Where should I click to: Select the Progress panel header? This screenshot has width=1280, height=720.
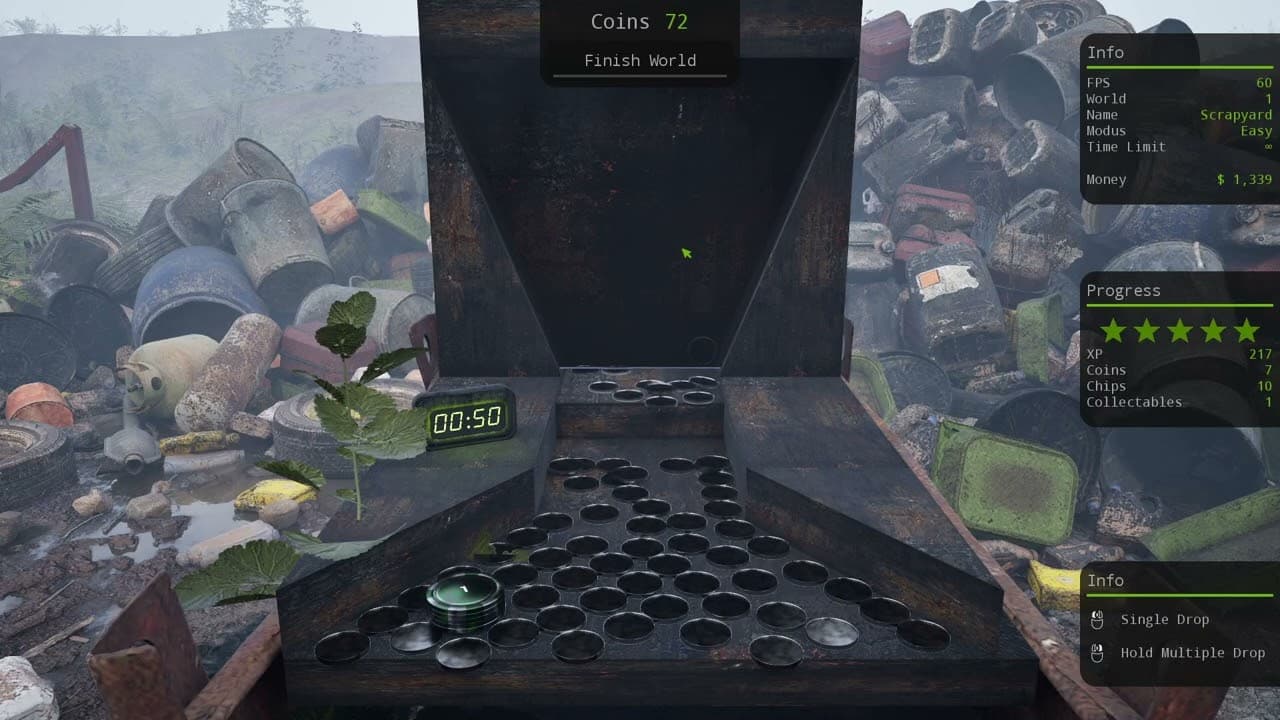1124,290
